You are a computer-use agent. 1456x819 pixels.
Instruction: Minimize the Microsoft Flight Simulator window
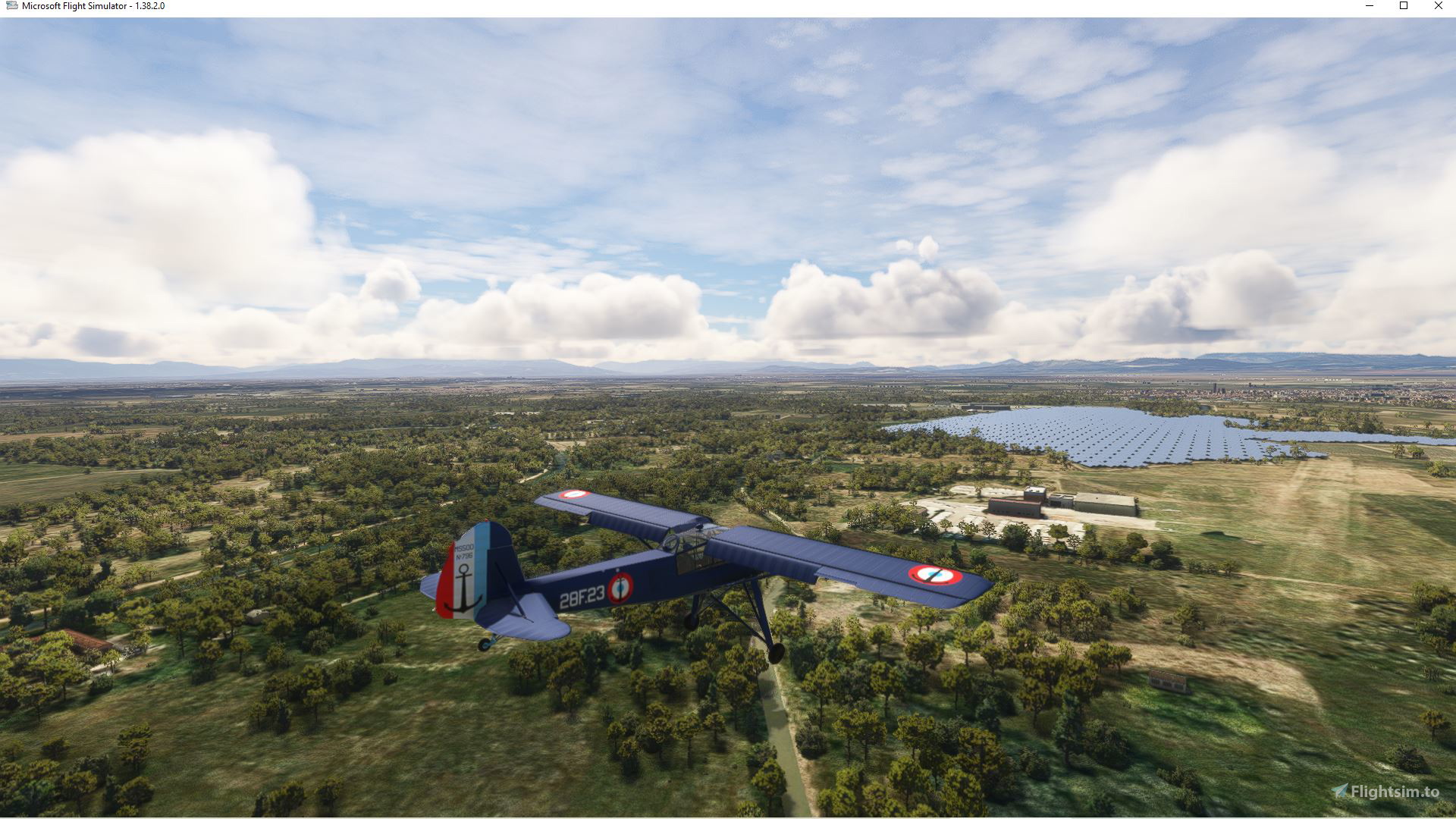1369,6
